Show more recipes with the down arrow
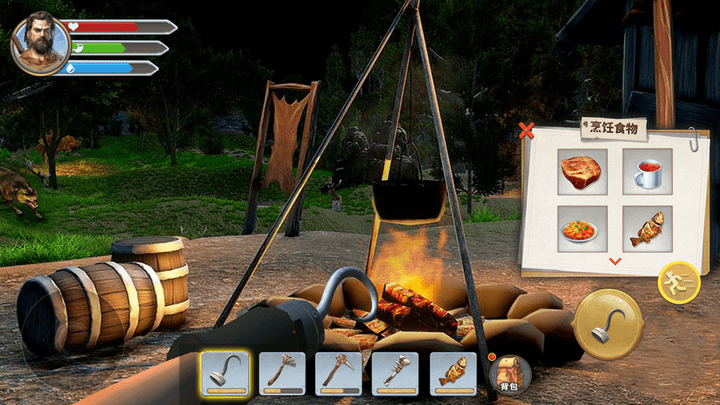 point(615,261)
